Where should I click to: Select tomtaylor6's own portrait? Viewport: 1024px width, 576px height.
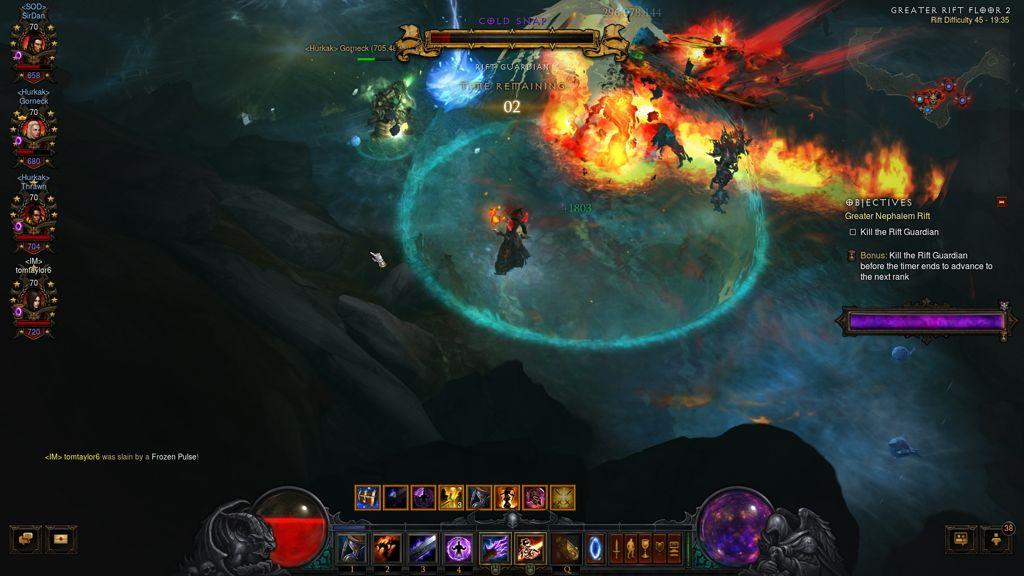(33, 302)
